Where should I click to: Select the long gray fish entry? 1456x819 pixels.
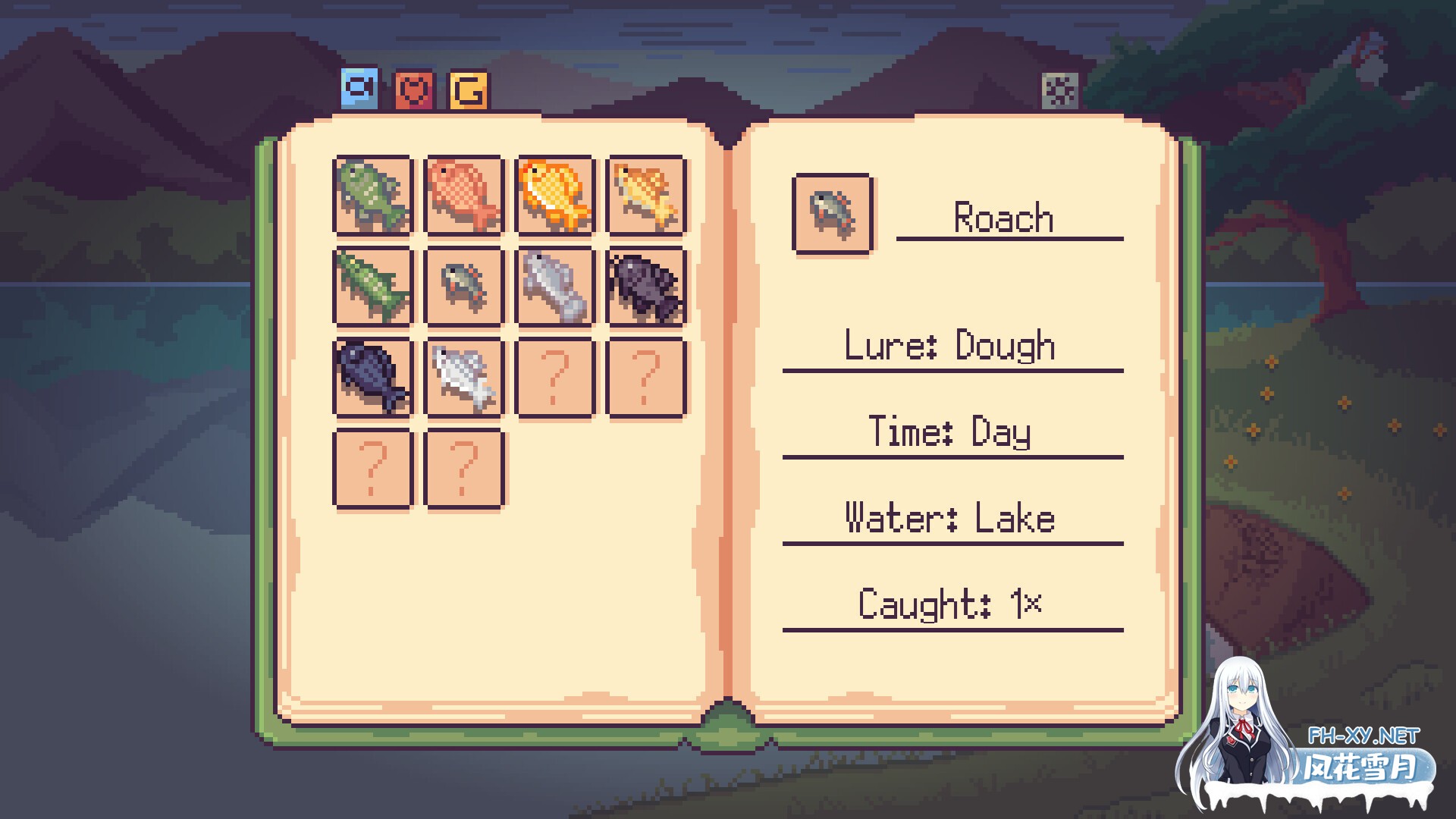555,287
